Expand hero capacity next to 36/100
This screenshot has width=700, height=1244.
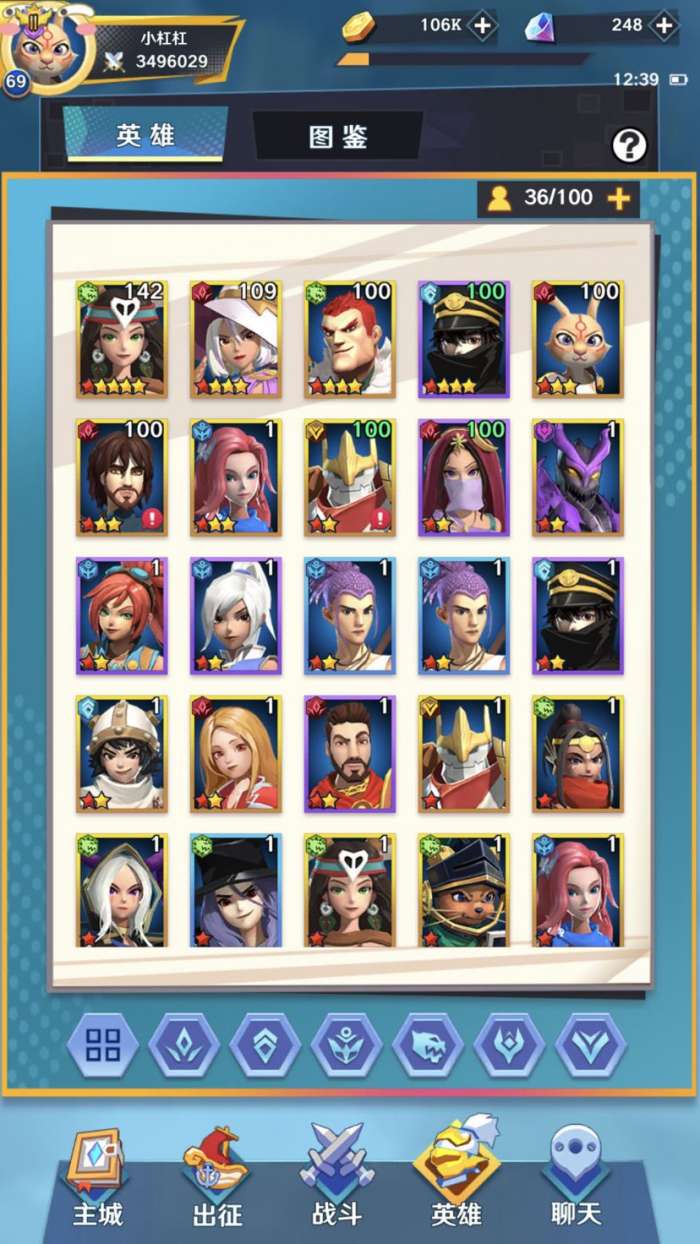pyautogui.click(x=619, y=198)
